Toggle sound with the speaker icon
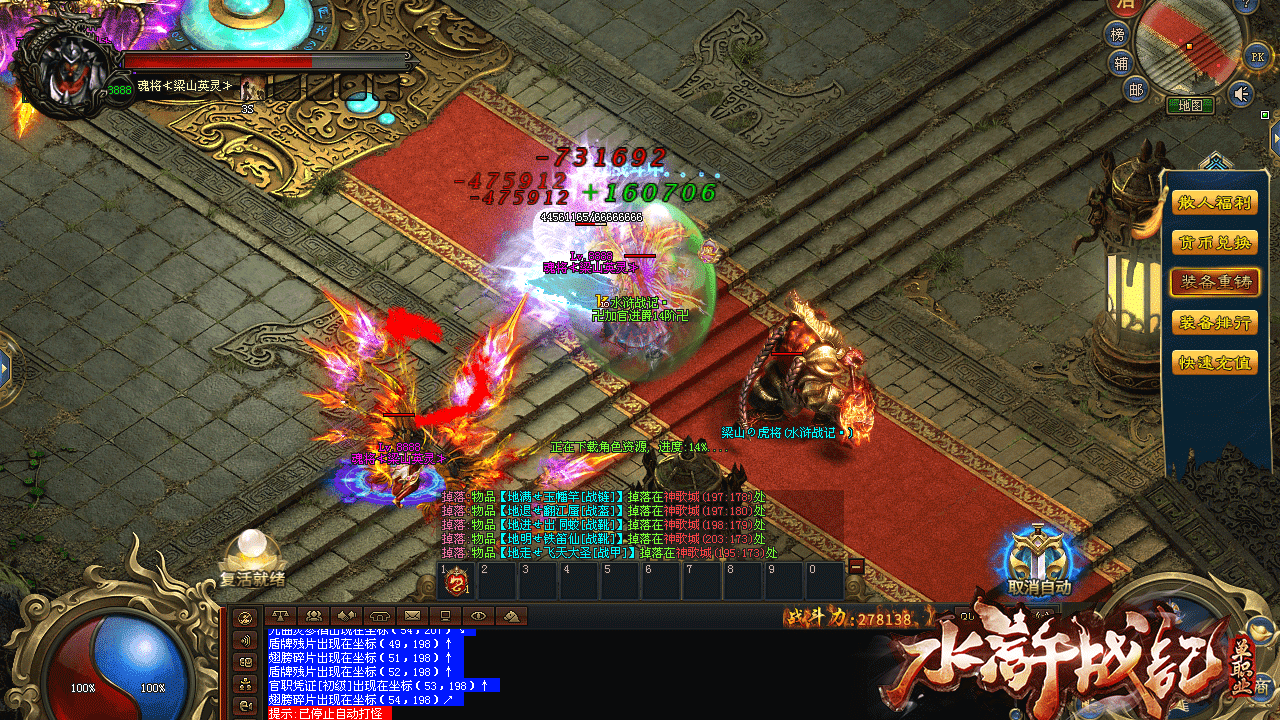Screen dimensions: 1280x720 click(x=1241, y=94)
